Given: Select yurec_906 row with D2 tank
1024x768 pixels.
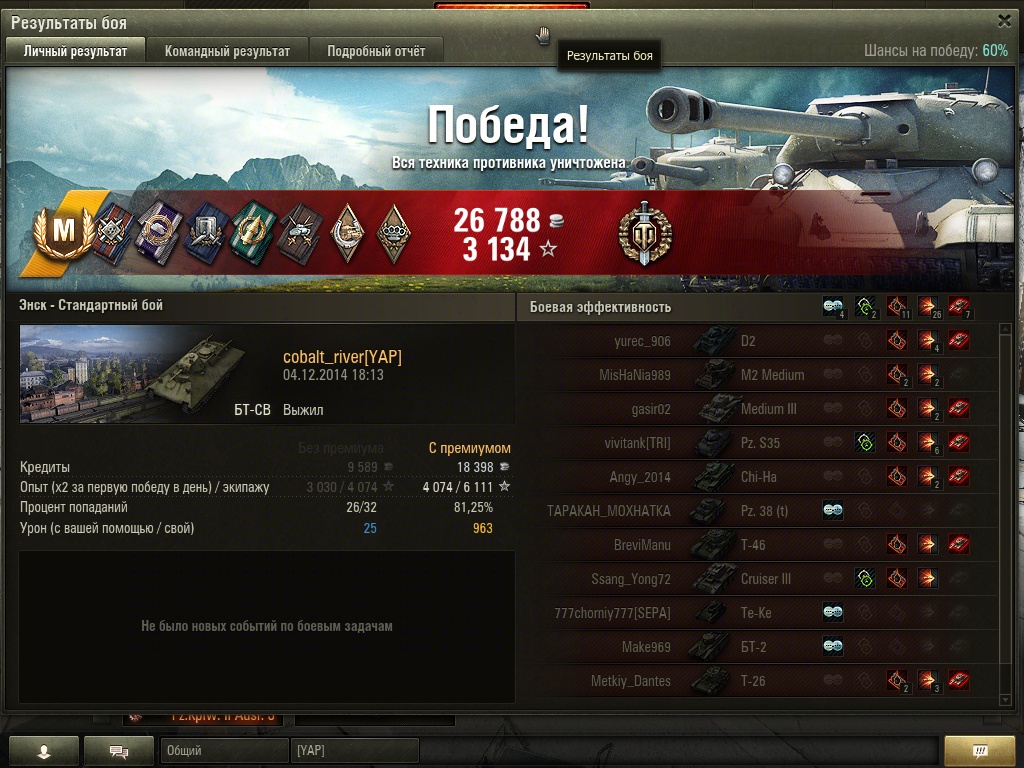Looking at the screenshot, I should (760, 342).
